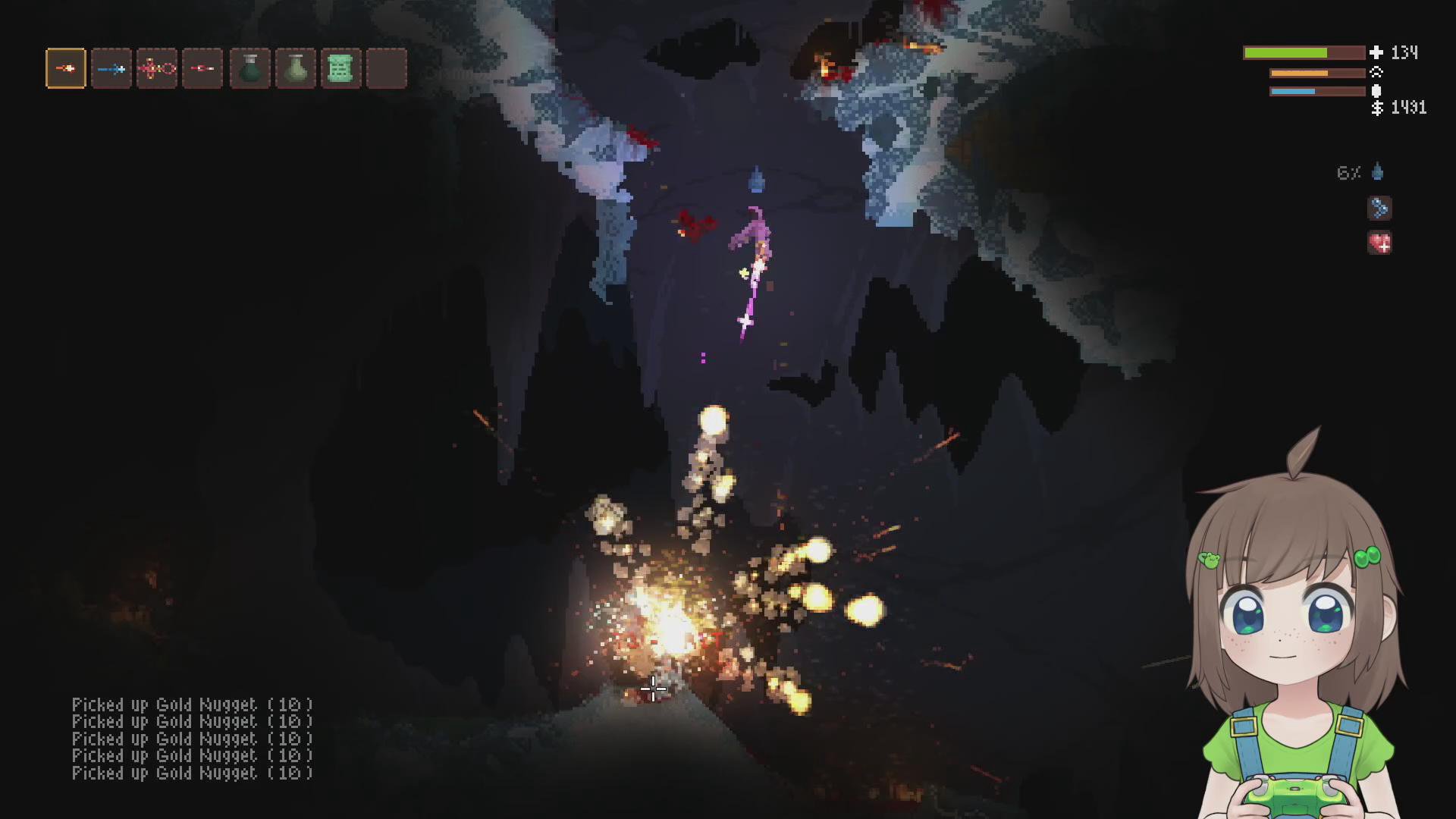The image size is (1456, 819).
Task: Select the blue spark wand in slot two
Action: point(111,68)
